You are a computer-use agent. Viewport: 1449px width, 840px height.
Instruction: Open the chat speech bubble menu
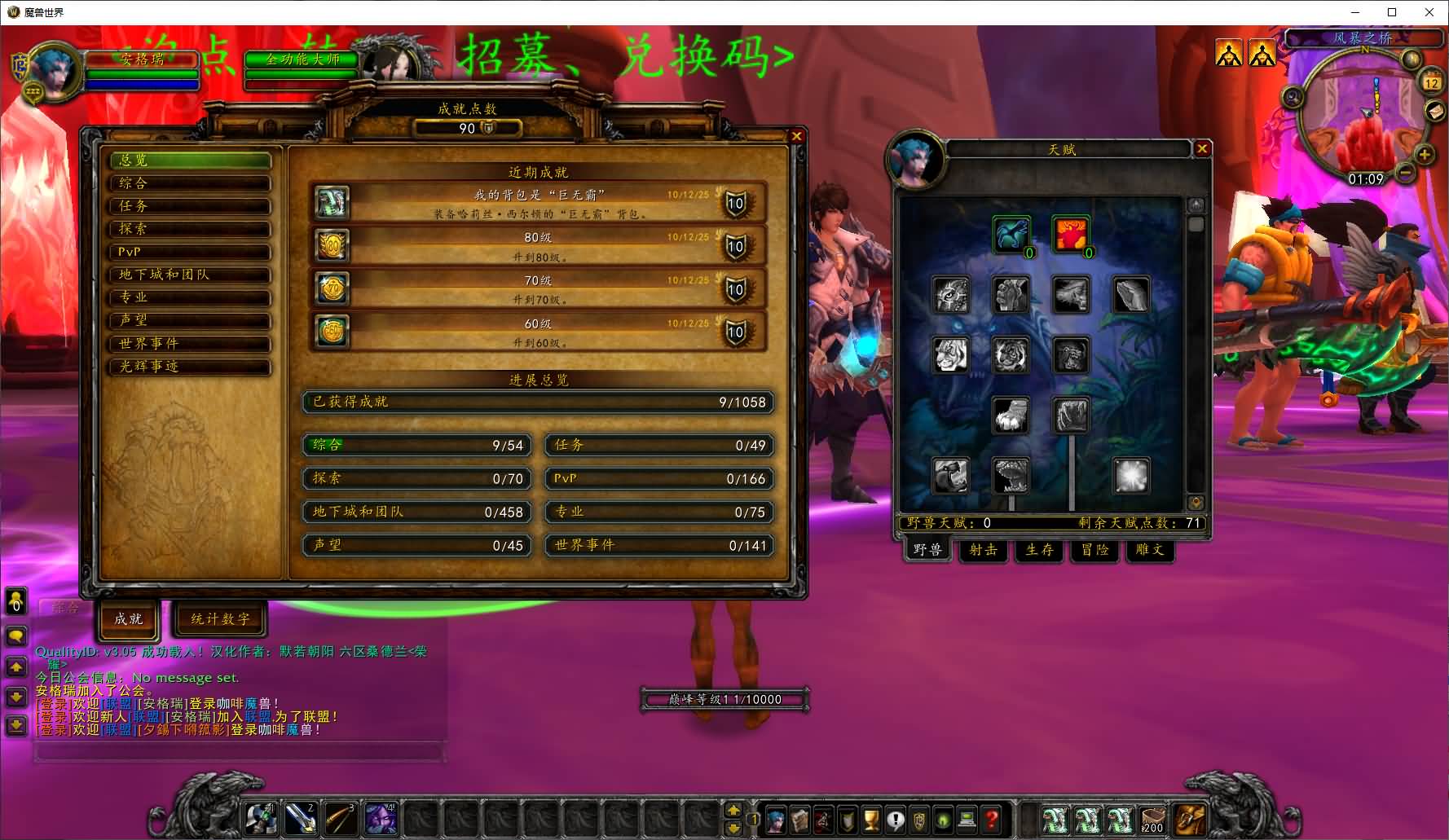tap(16, 635)
